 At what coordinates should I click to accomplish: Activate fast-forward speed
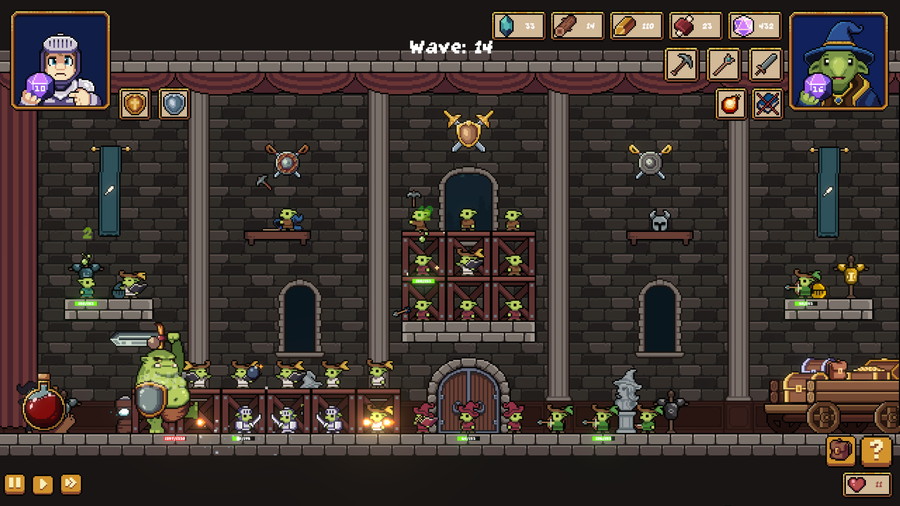[x=71, y=484]
